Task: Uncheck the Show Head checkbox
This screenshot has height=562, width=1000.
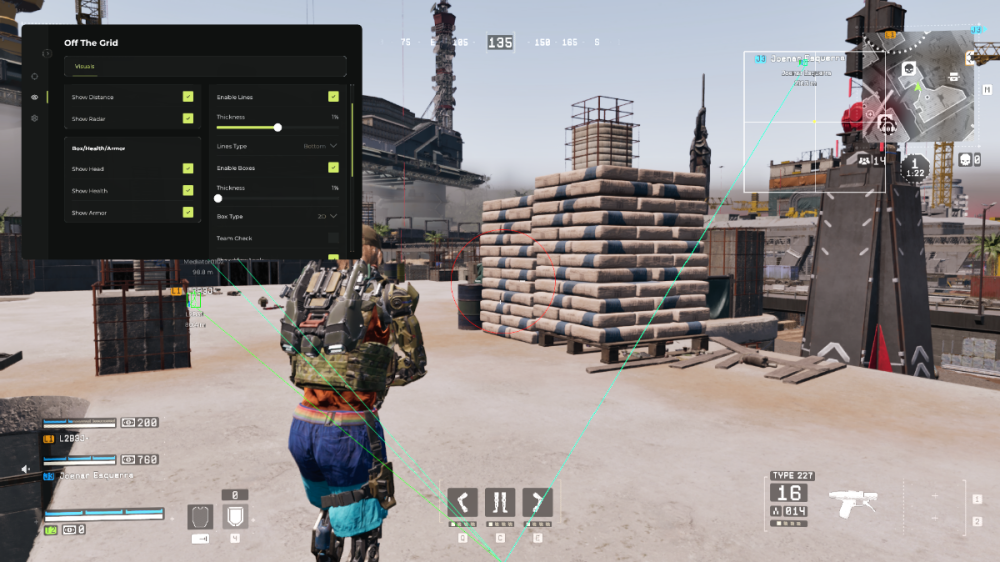Action: pyautogui.click(x=188, y=169)
